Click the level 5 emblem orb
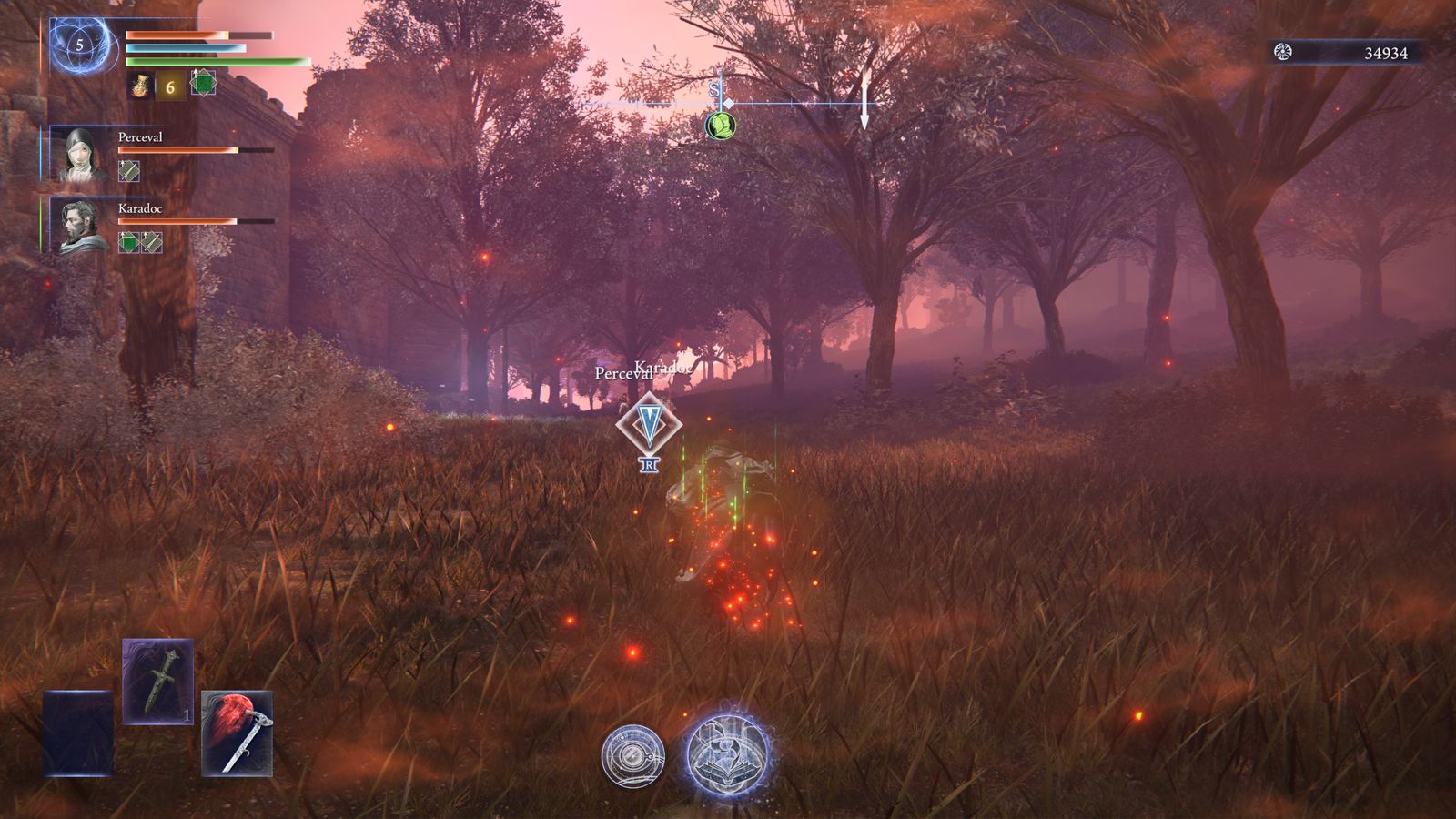This screenshot has width=1456, height=819. pos(80,45)
